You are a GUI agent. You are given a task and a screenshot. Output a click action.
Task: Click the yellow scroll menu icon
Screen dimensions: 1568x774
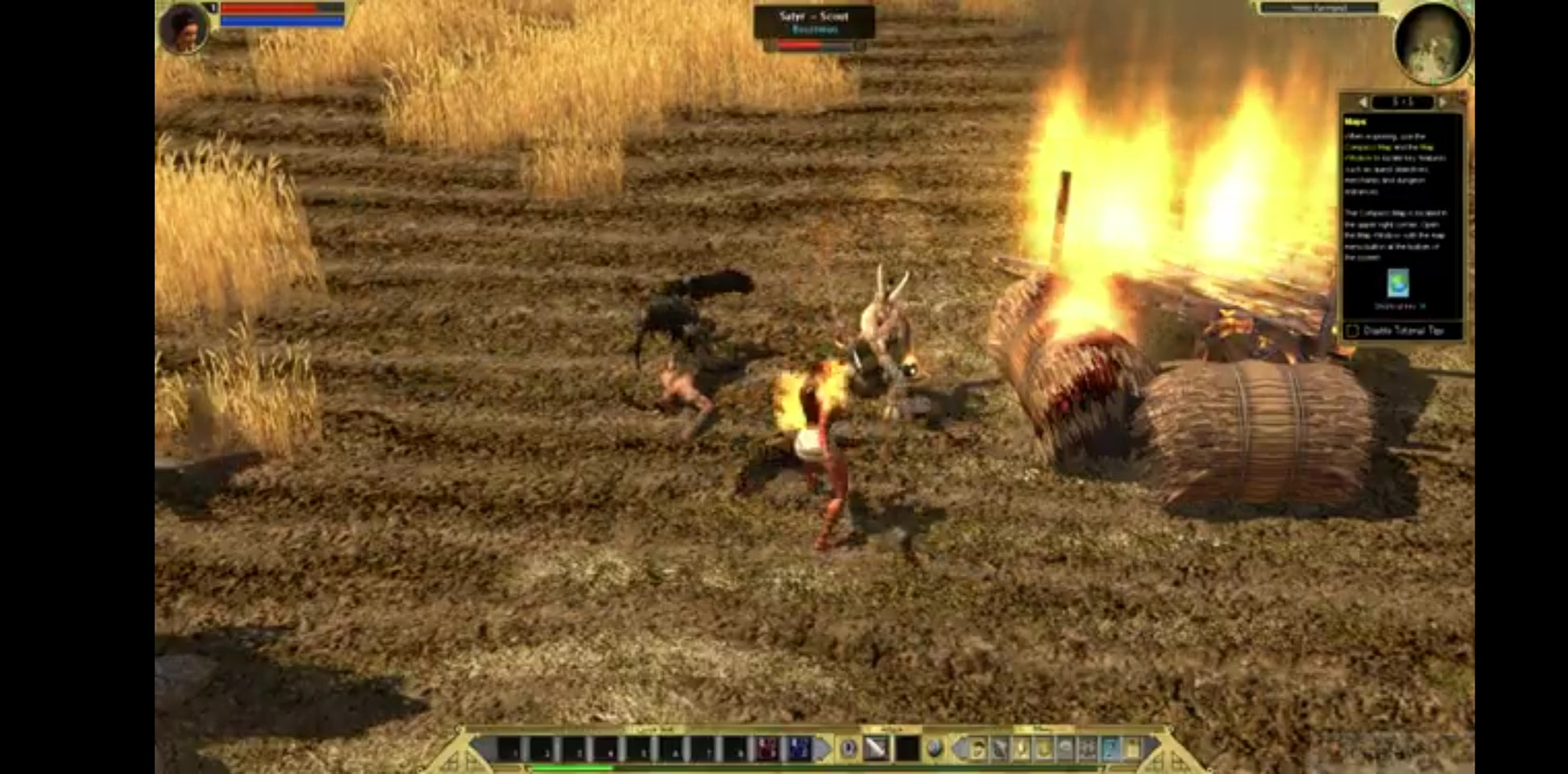1132,750
